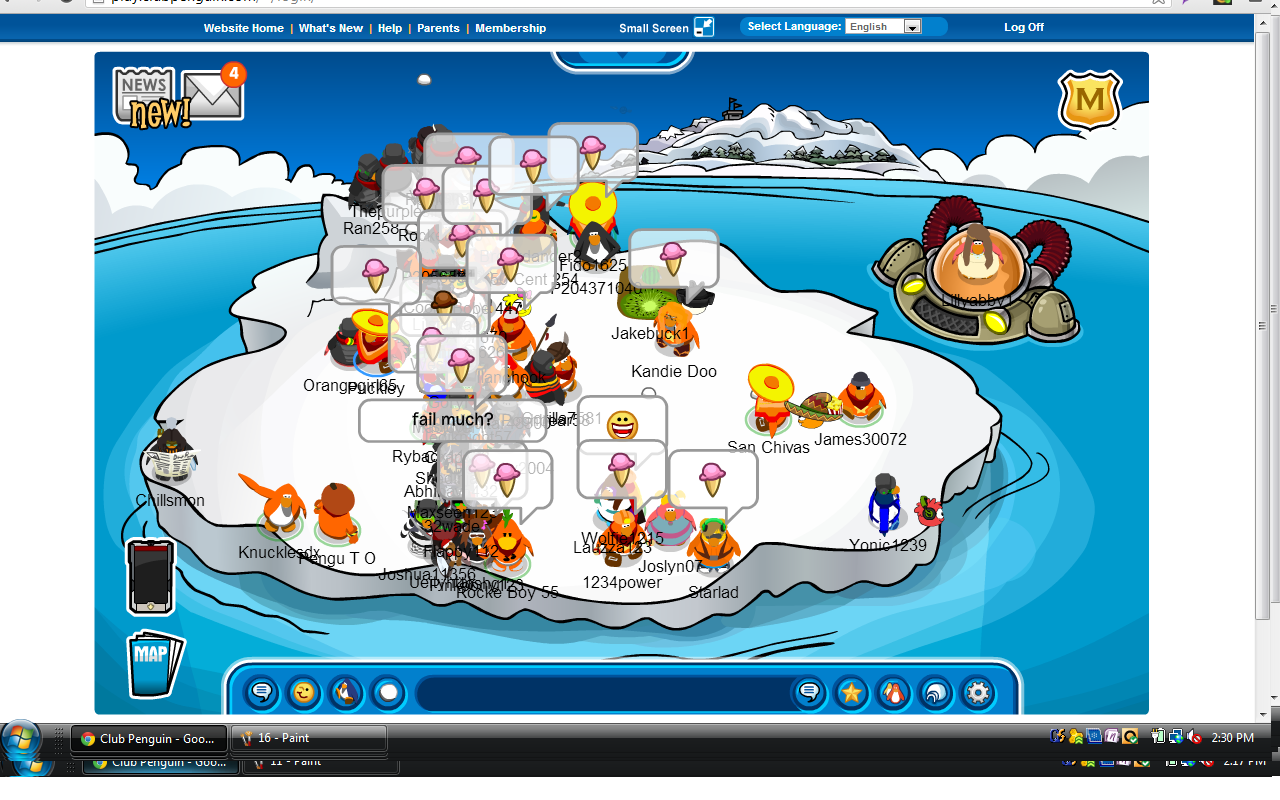Open the buddy list penguins icon
Viewport: 1280px width, 800px height.
pyautogui.click(x=893, y=692)
